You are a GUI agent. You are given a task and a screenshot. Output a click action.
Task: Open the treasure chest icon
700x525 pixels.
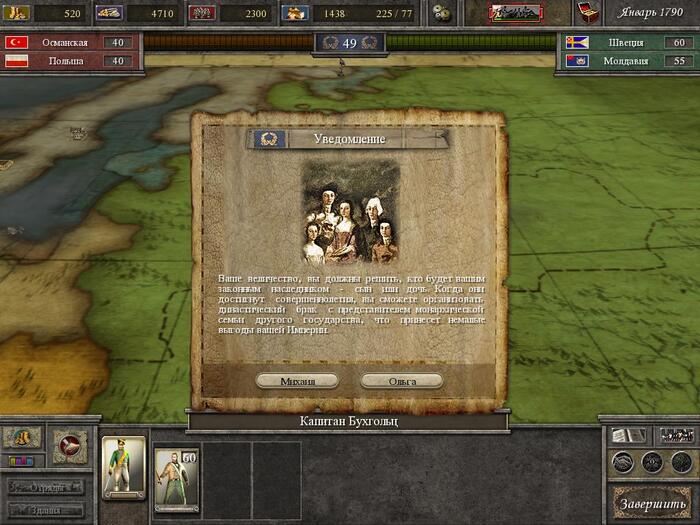point(590,12)
